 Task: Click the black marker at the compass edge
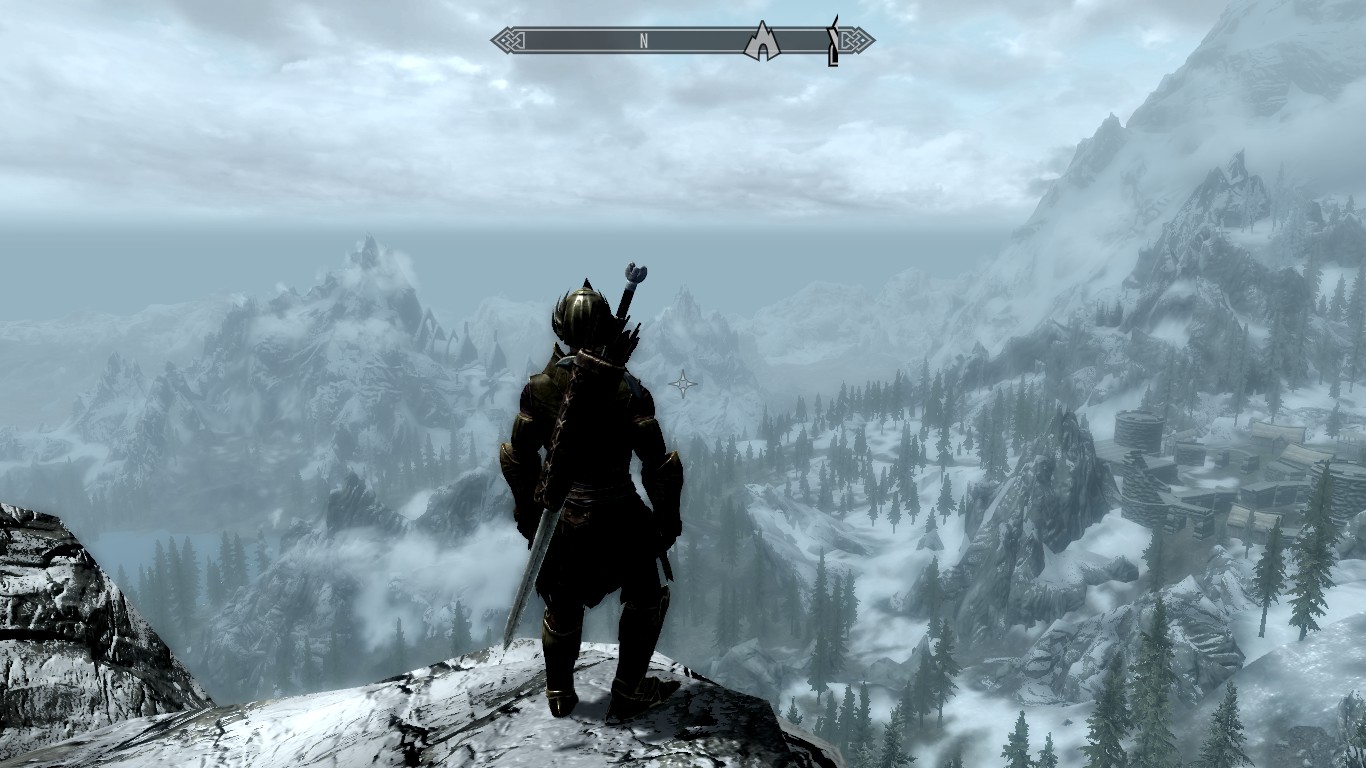pos(832,42)
